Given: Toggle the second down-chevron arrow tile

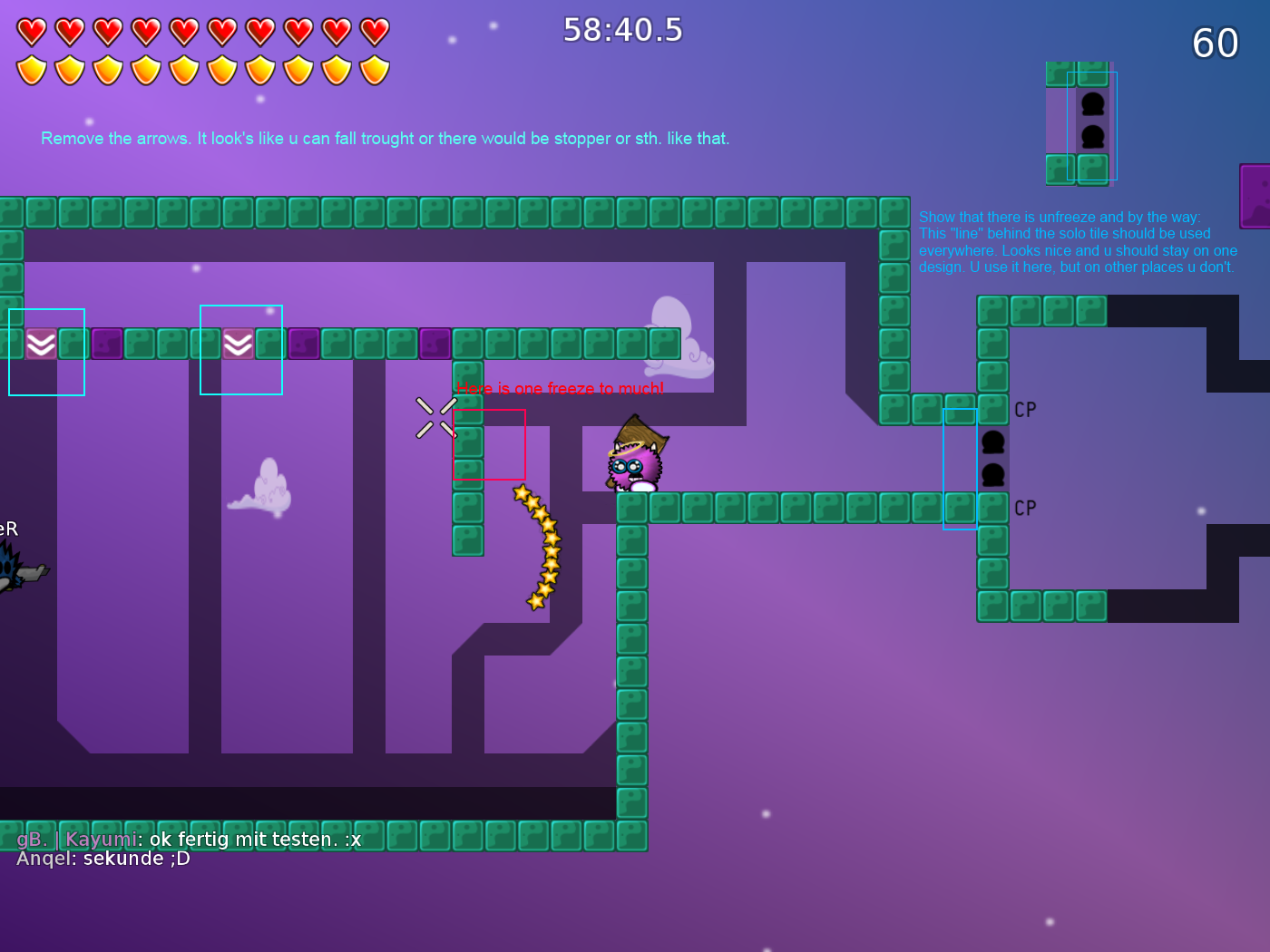Looking at the screenshot, I should point(239,344).
